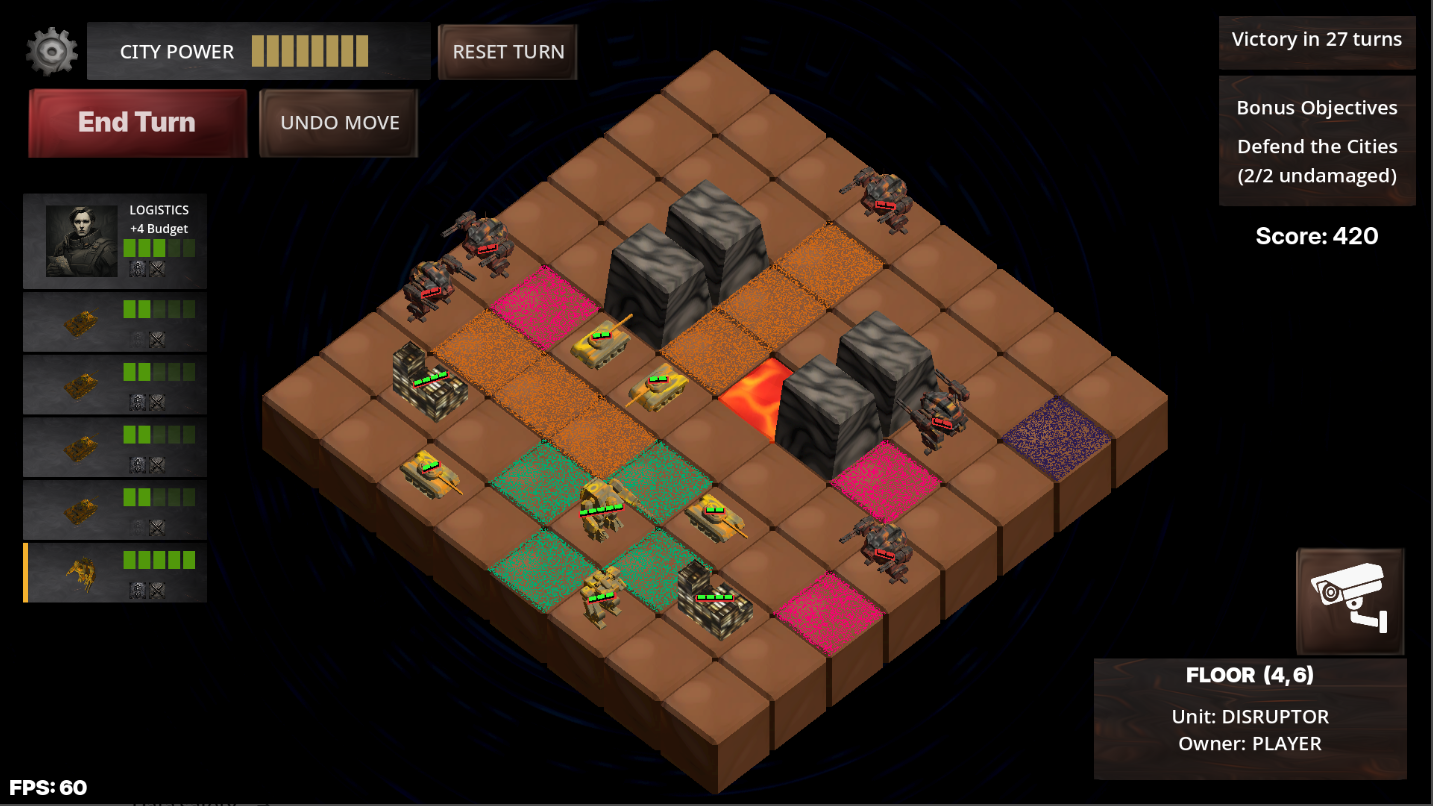Click the surveillance camera view icon
This screenshot has height=806, width=1433.
coord(1349,601)
